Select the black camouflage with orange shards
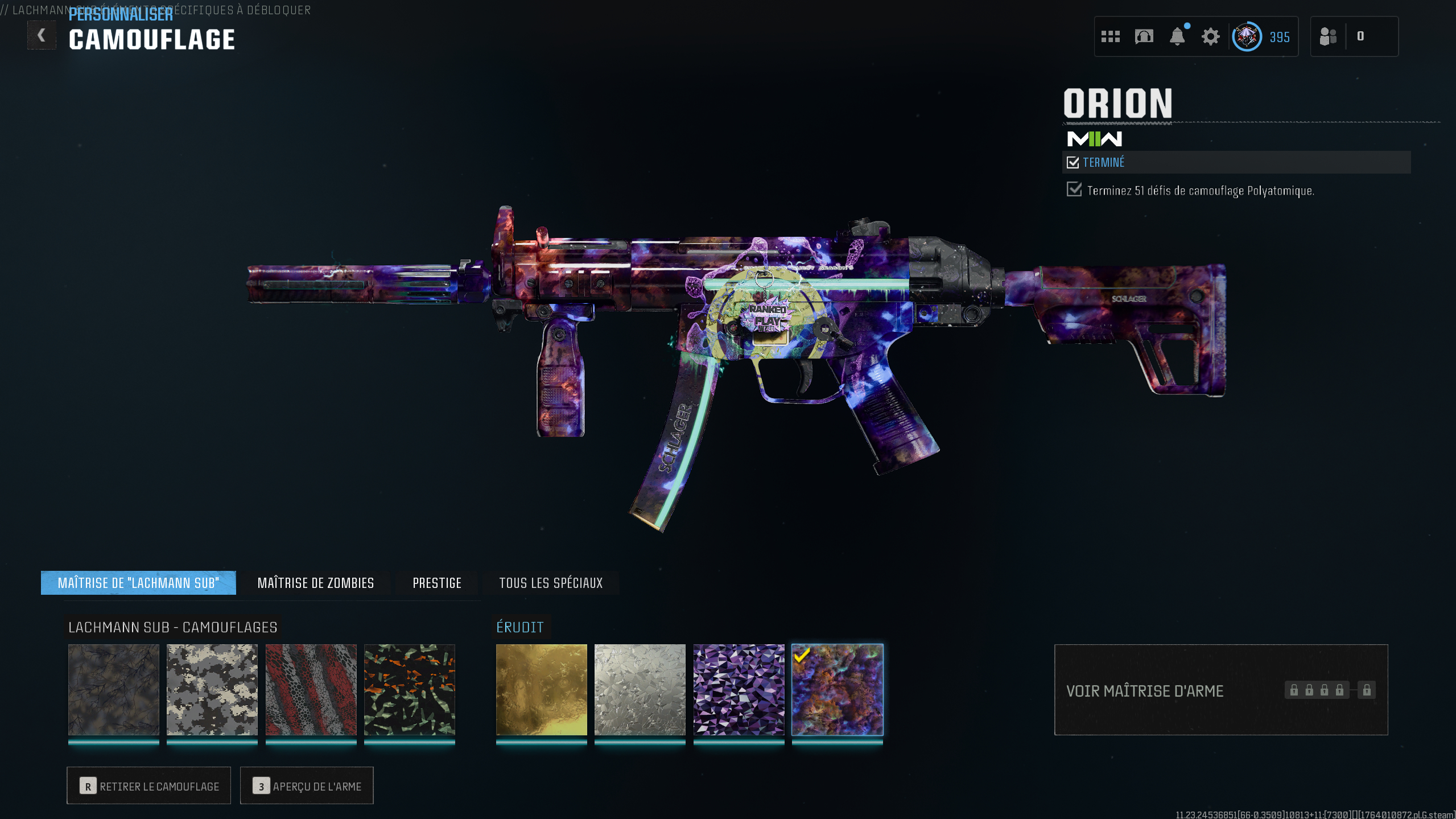1456x819 pixels. [409, 689]
